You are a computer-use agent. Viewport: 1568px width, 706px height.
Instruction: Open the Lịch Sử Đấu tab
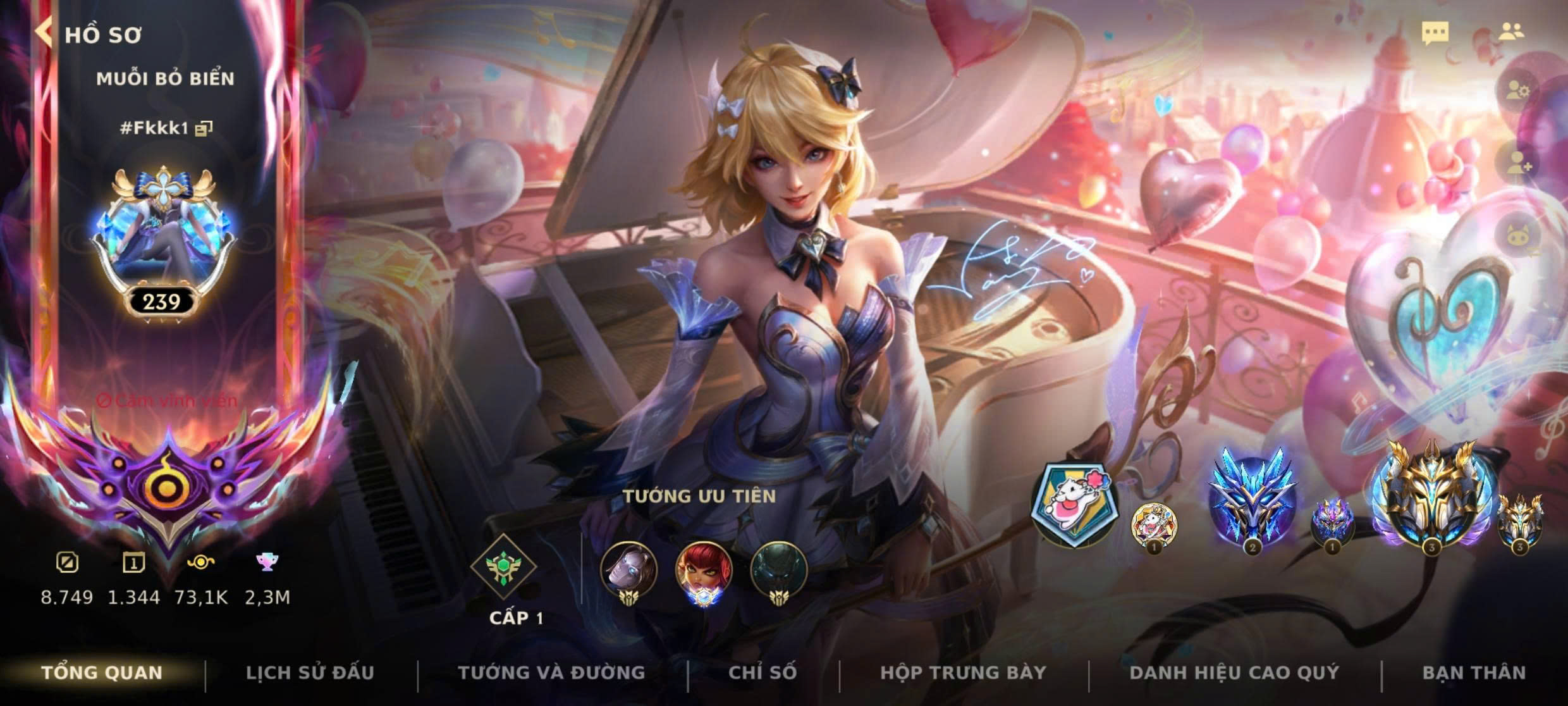(310, 672)
